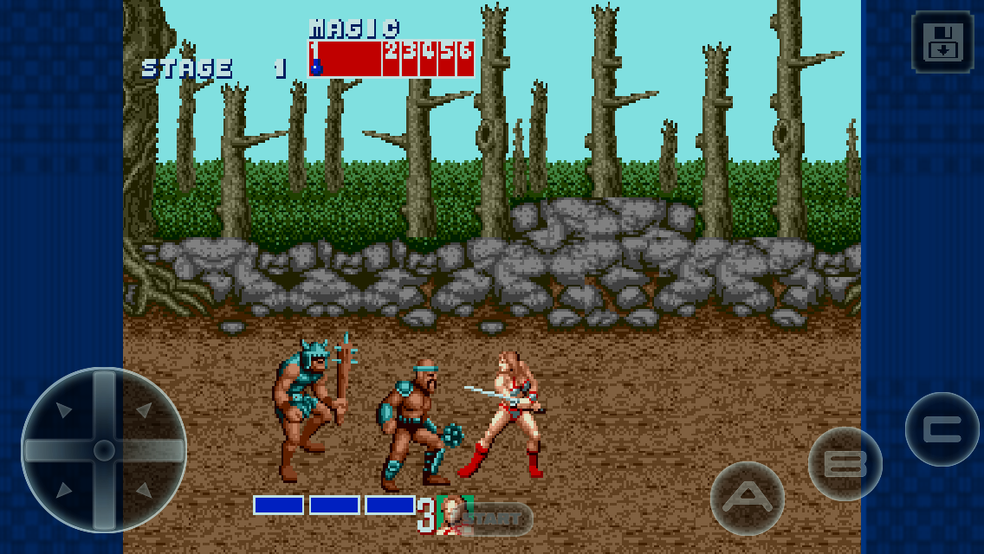984x554 pixels.
Task: Tap the C action button
Action: (942, 429)
